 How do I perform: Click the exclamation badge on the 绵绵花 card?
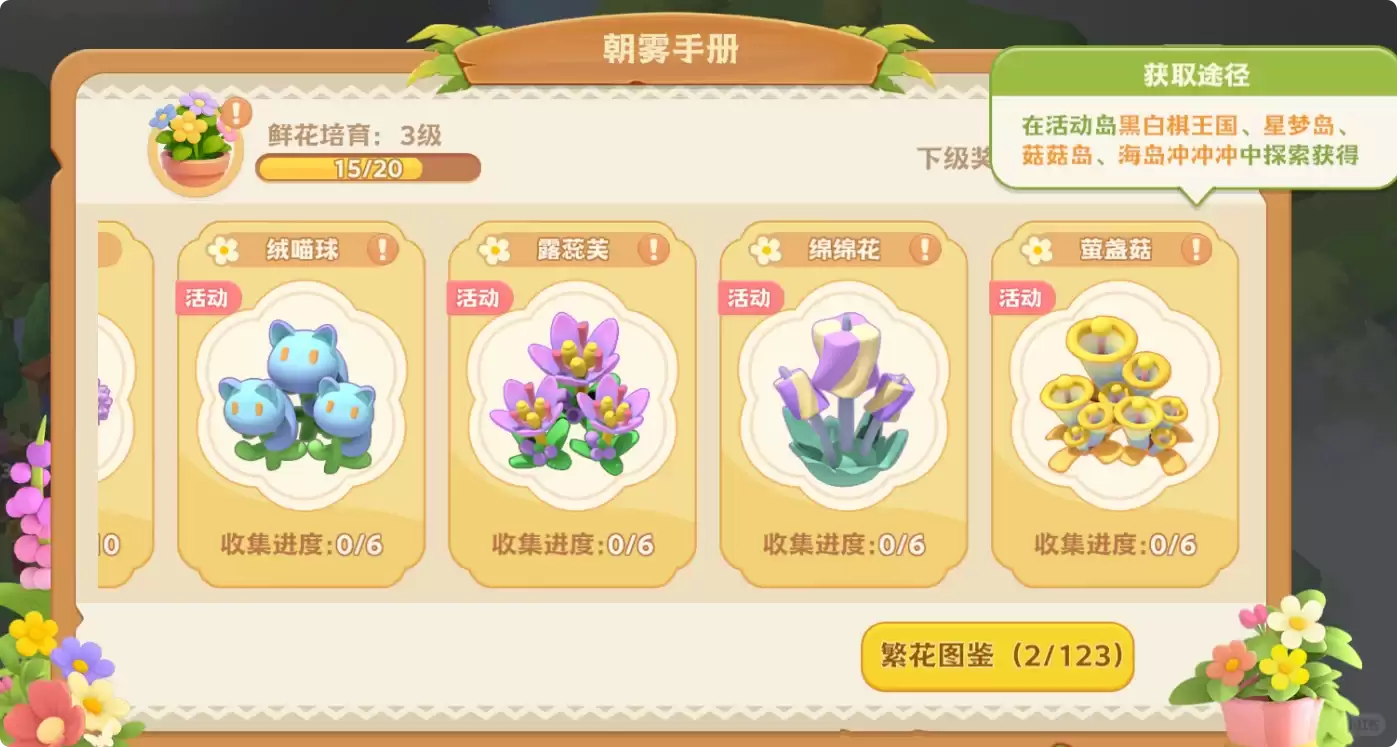(x=923, y=251)
